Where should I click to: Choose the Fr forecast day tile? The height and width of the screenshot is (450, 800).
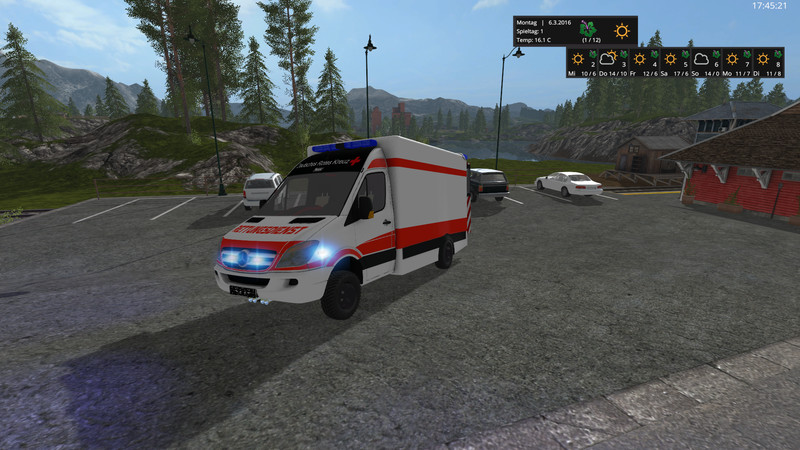click(x=640, y=61)
